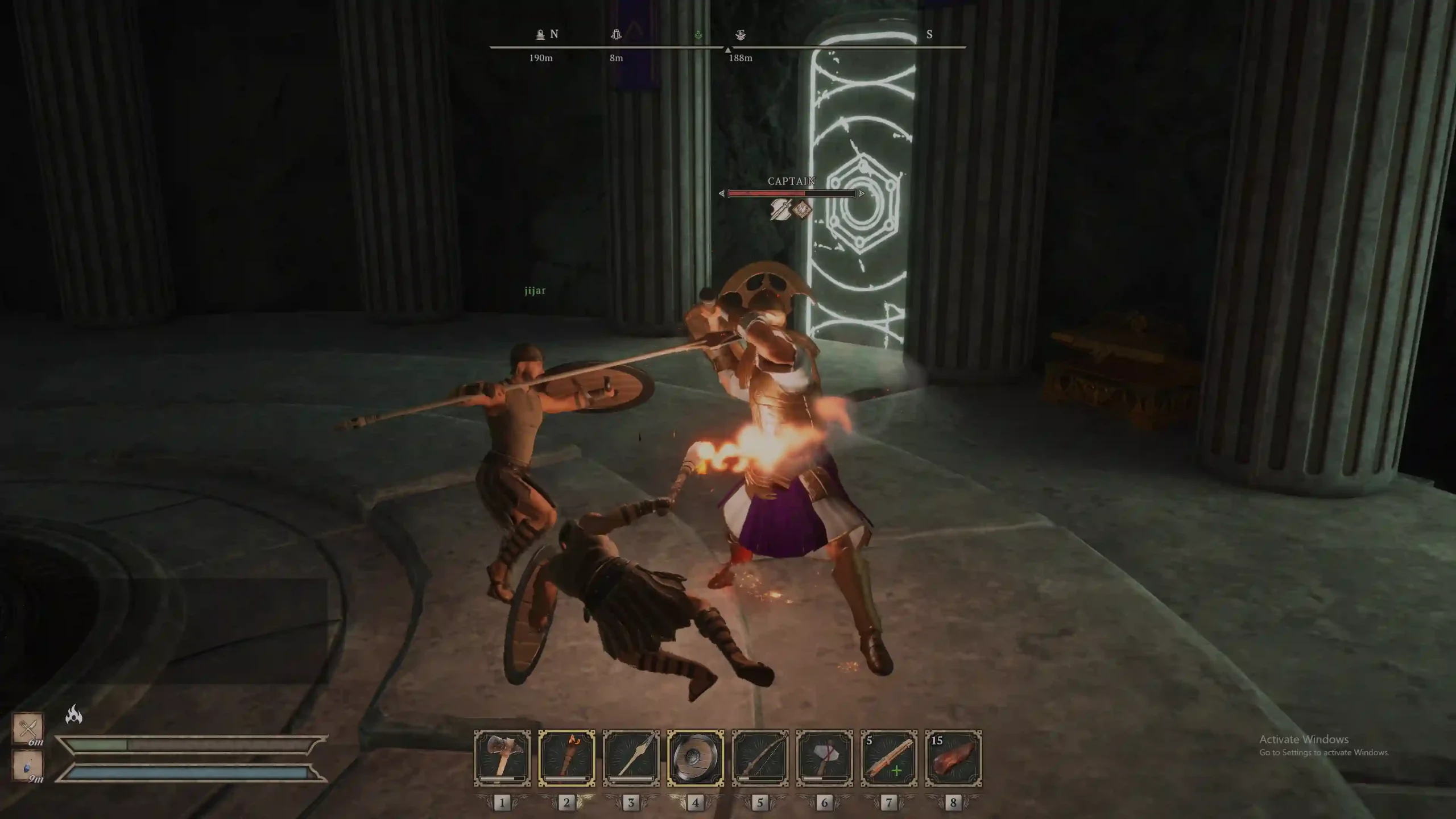The image size is (1456, 819).
Task: Eat the cooked meat stack of fifteen
Action: coord(953,758)
